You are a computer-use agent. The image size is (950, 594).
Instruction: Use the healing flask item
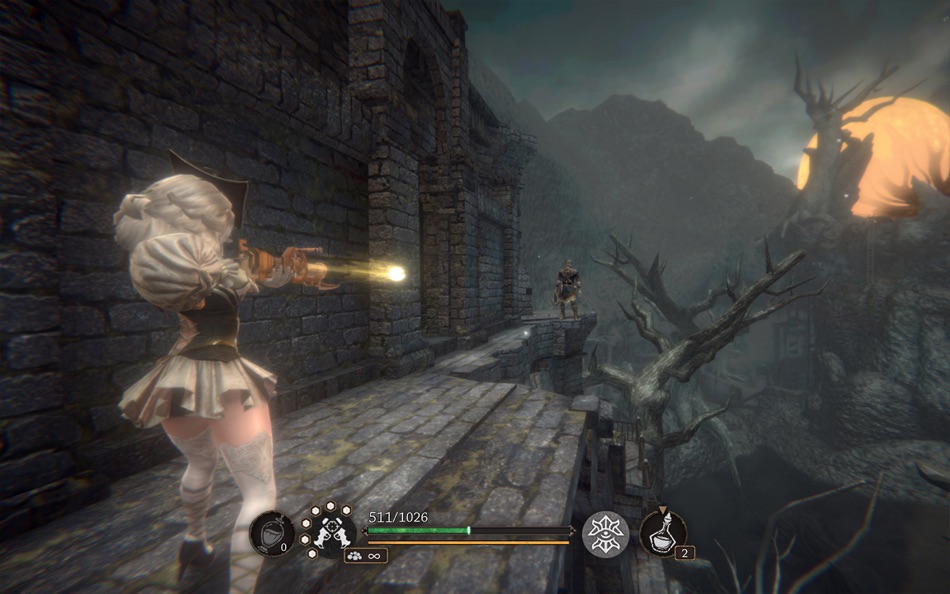[x=662, y=531]
